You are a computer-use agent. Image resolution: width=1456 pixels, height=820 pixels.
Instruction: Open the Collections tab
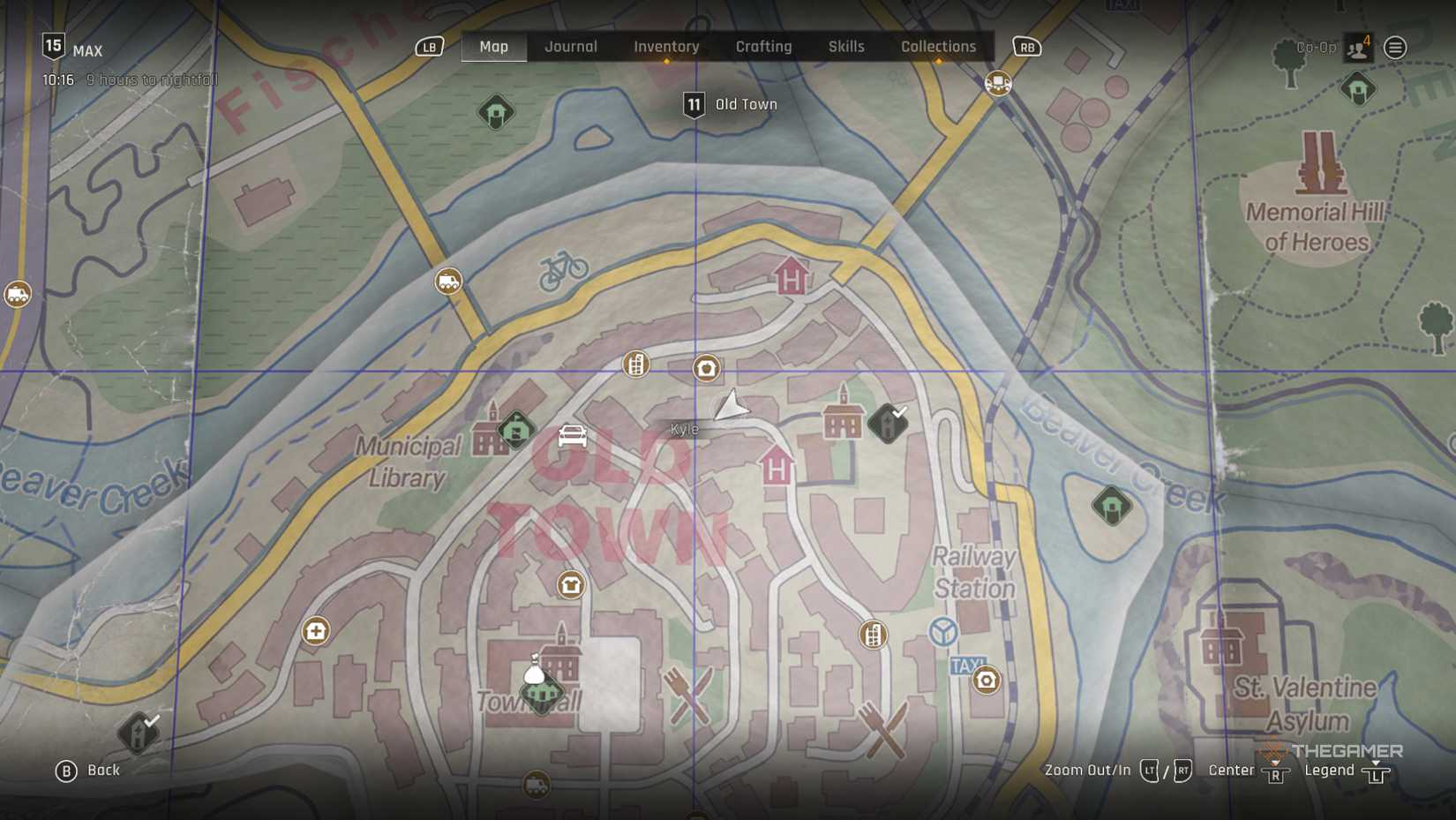point(938,47)
